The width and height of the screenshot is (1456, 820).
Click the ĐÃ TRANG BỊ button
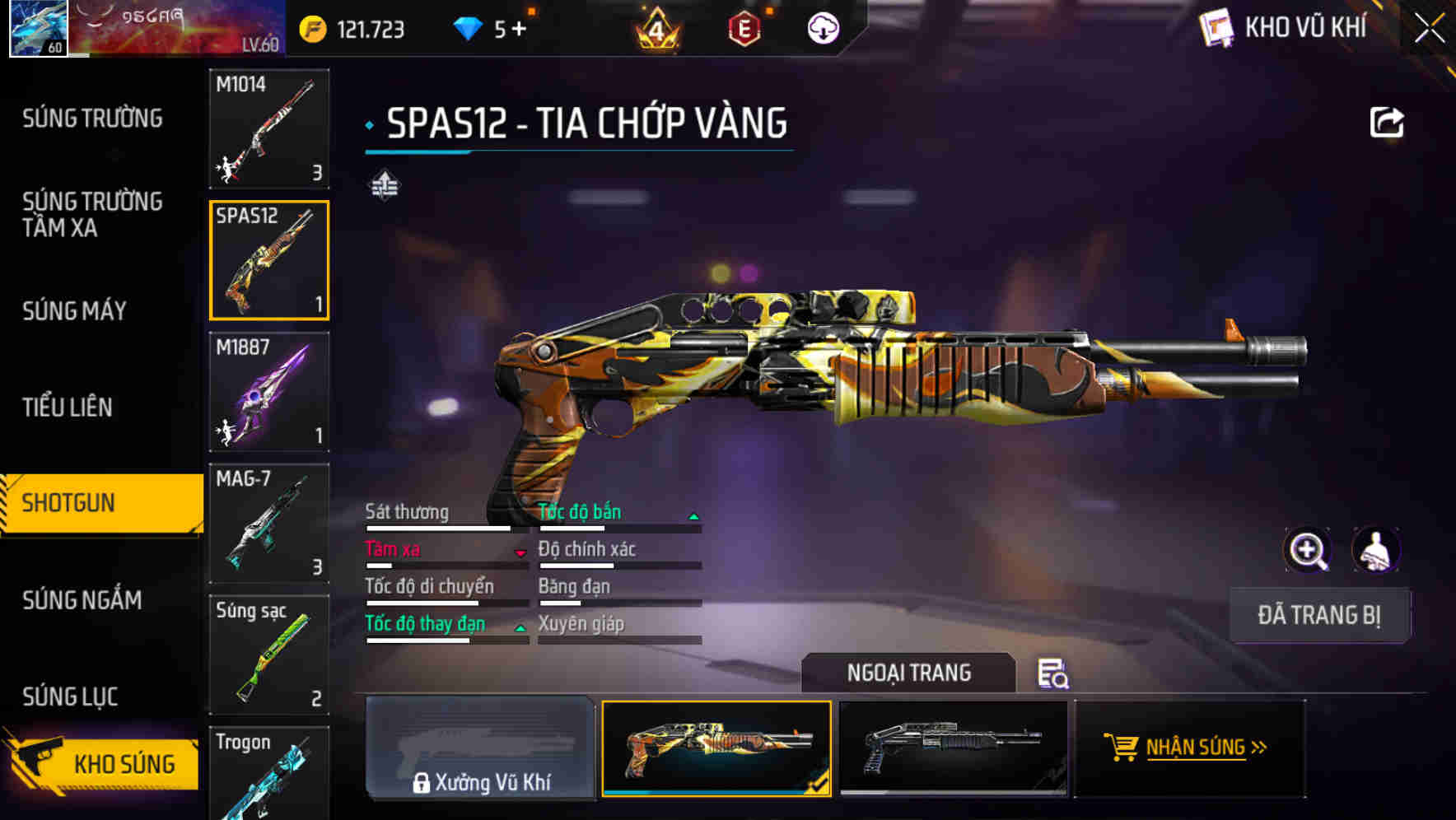(1319, 615)
